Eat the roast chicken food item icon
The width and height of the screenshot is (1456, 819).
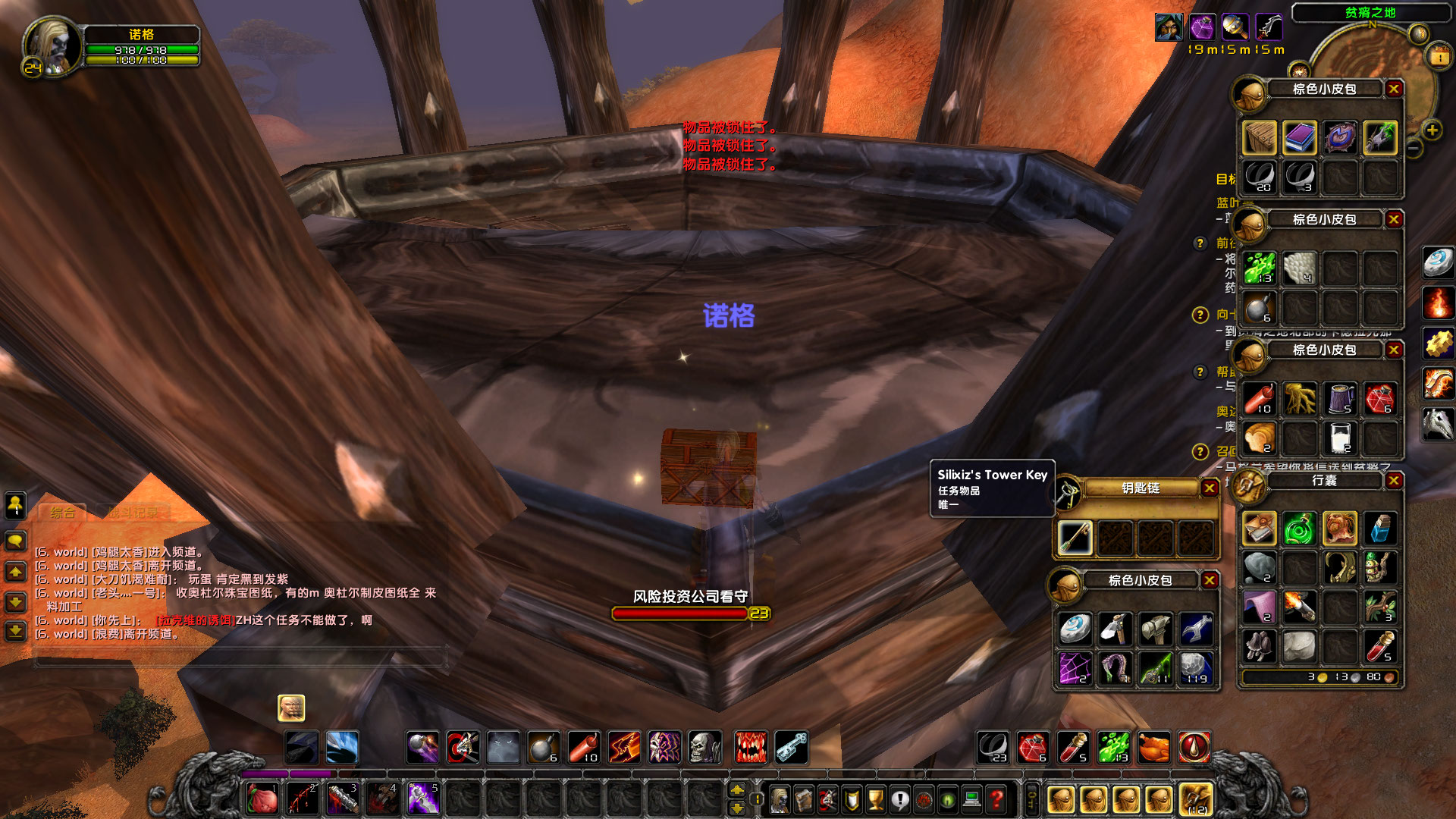[1154, 746]
